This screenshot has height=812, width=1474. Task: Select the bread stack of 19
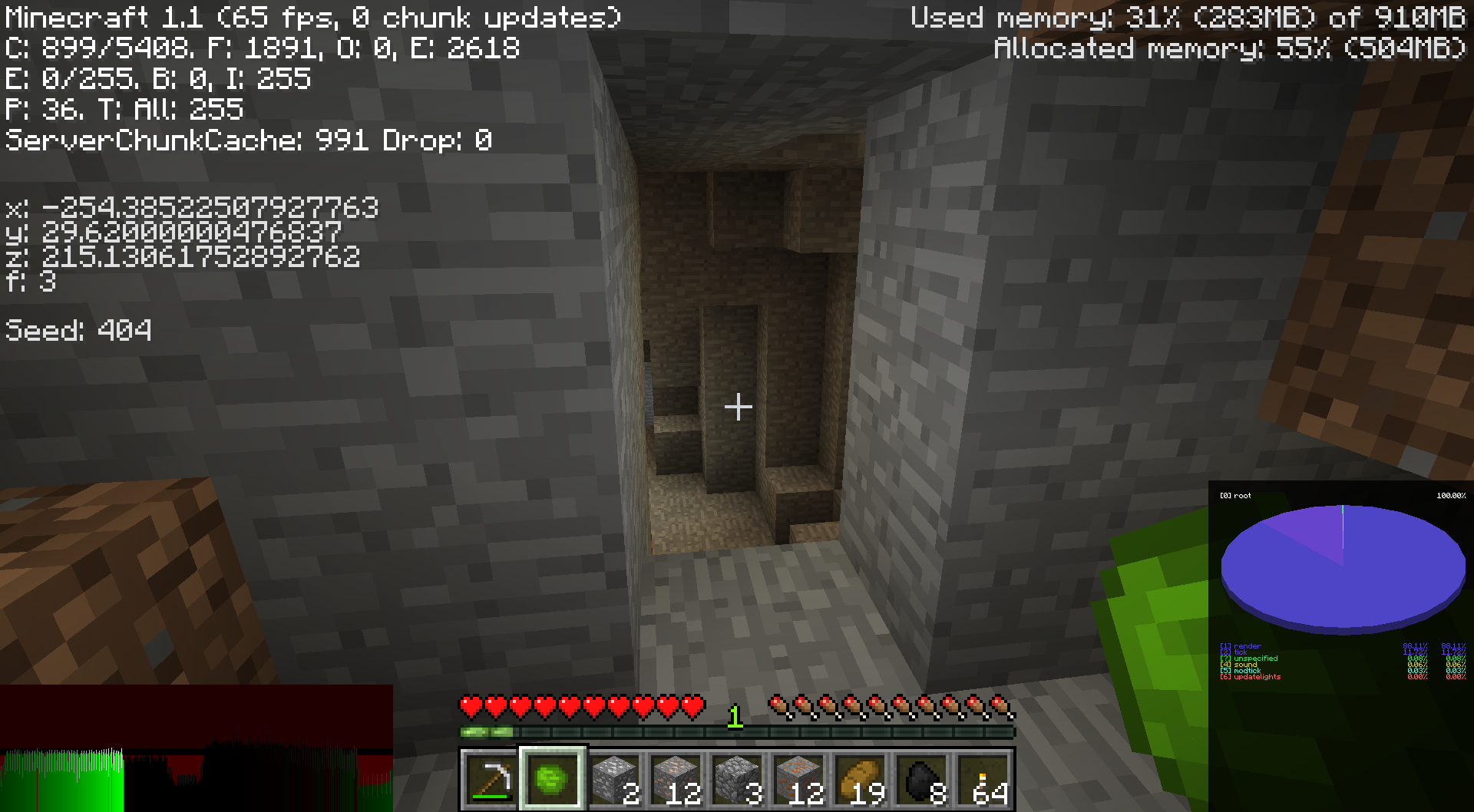pos(860,780)
